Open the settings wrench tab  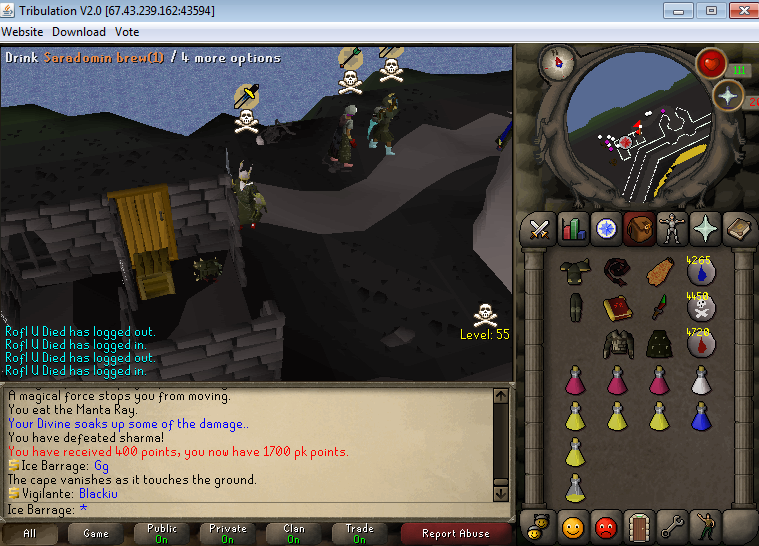tap(673, 524)
